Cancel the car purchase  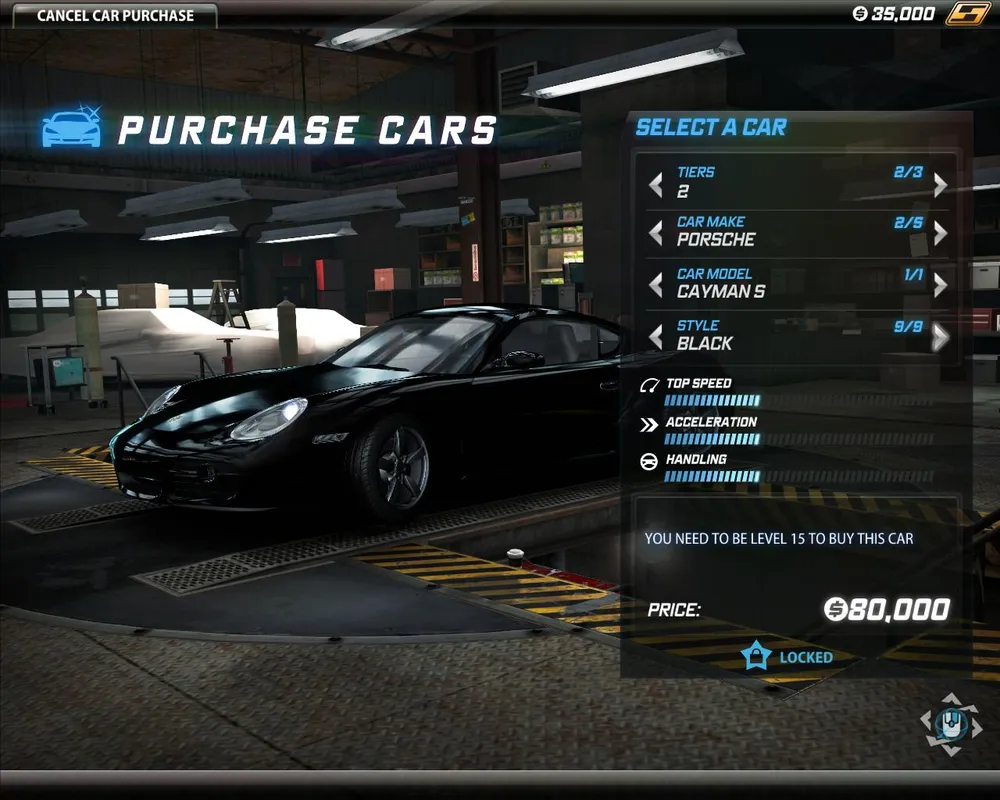click(x=115, y=15)
